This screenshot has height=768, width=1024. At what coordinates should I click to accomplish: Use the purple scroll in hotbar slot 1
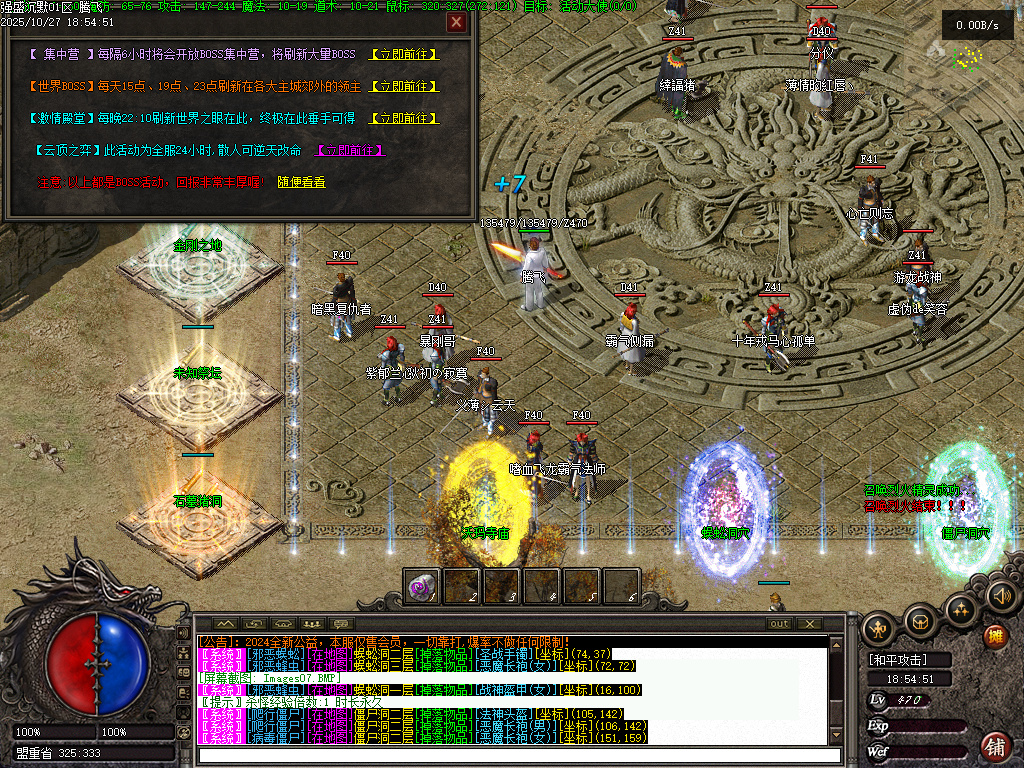(x=421, y=586)
